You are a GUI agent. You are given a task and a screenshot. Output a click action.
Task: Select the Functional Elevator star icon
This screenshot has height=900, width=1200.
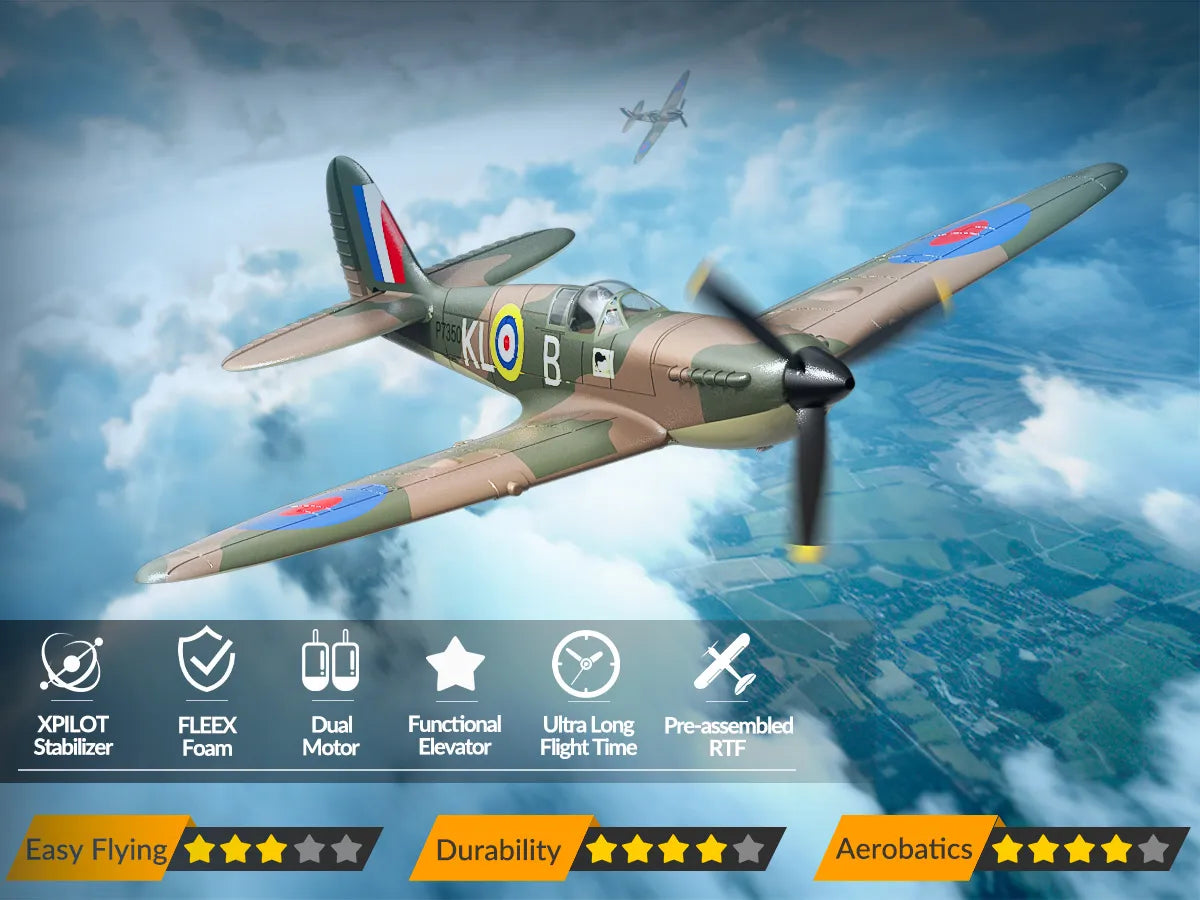[x=455, y=663]
